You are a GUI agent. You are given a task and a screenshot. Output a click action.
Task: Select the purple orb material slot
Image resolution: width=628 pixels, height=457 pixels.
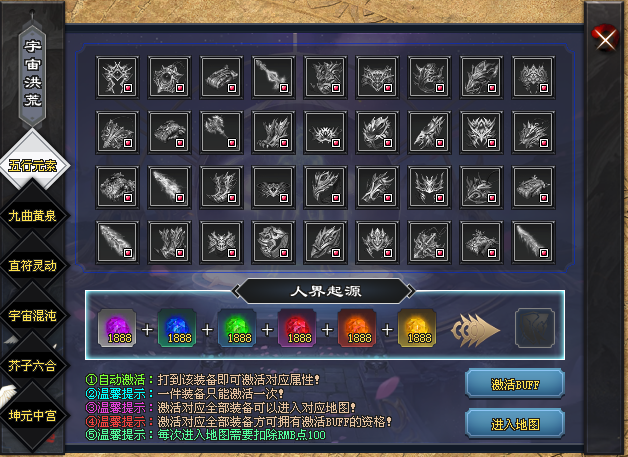(118, 327)
